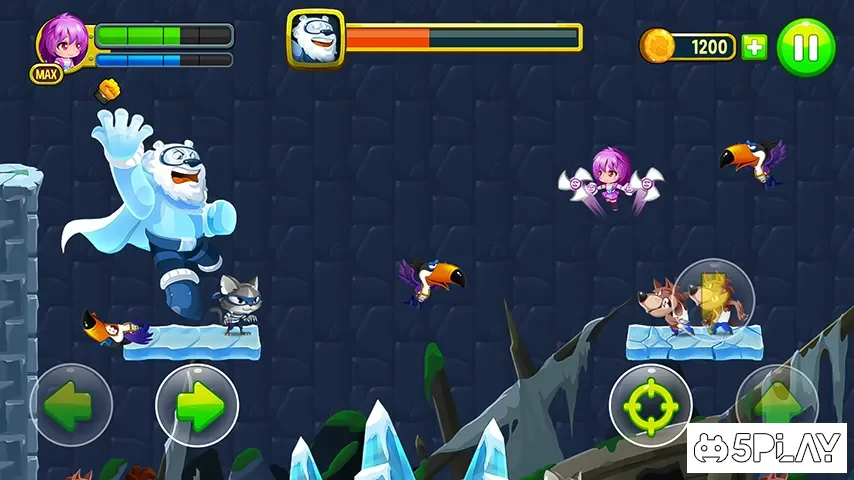Tap the green right arrow move button

197,404
